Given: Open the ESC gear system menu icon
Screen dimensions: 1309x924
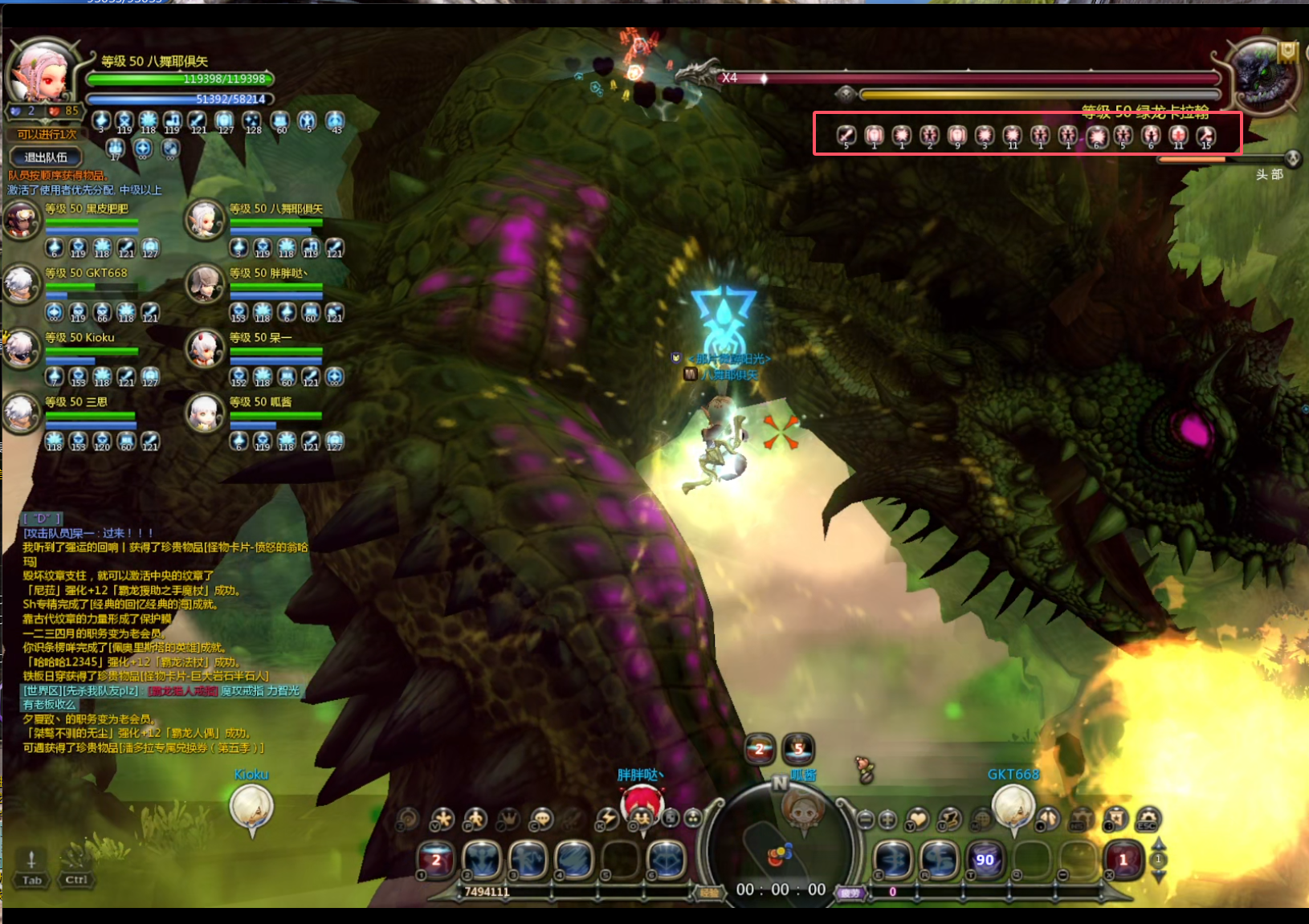Looking at the screenshot, I should pyautogui.click(x=1148, y=819).
